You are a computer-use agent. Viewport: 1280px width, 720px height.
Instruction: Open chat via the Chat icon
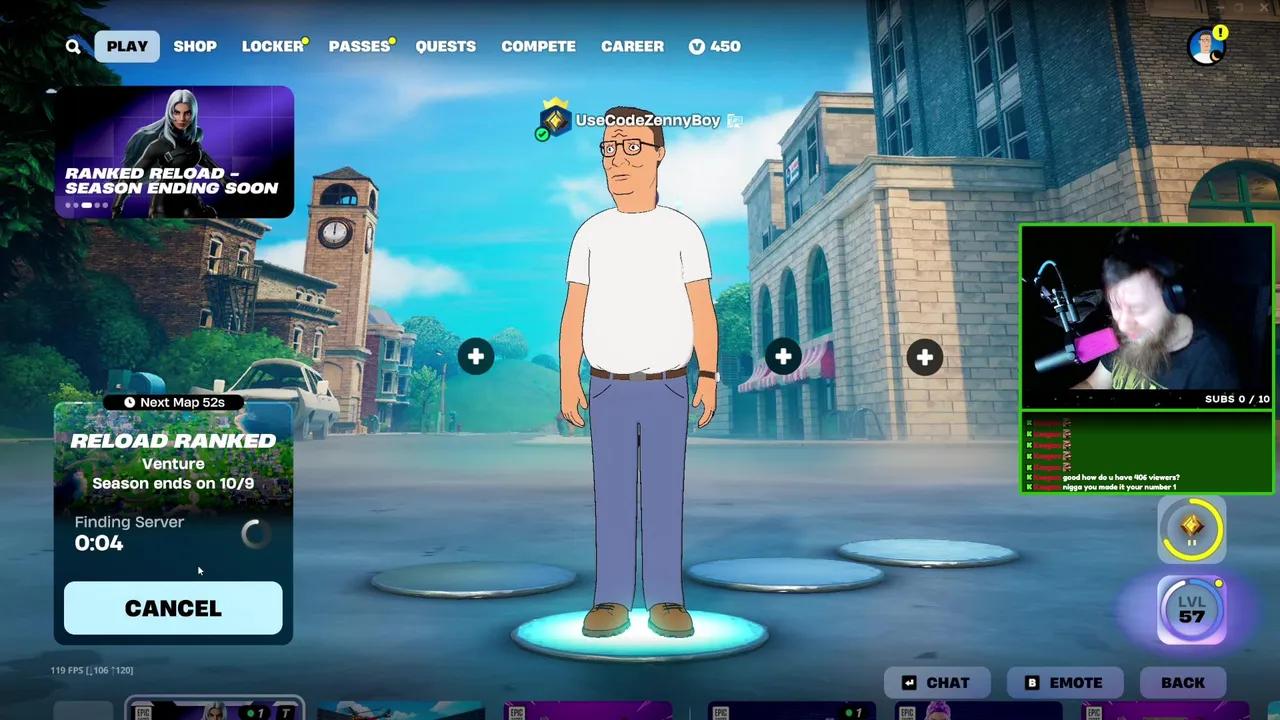pos(908,682)
